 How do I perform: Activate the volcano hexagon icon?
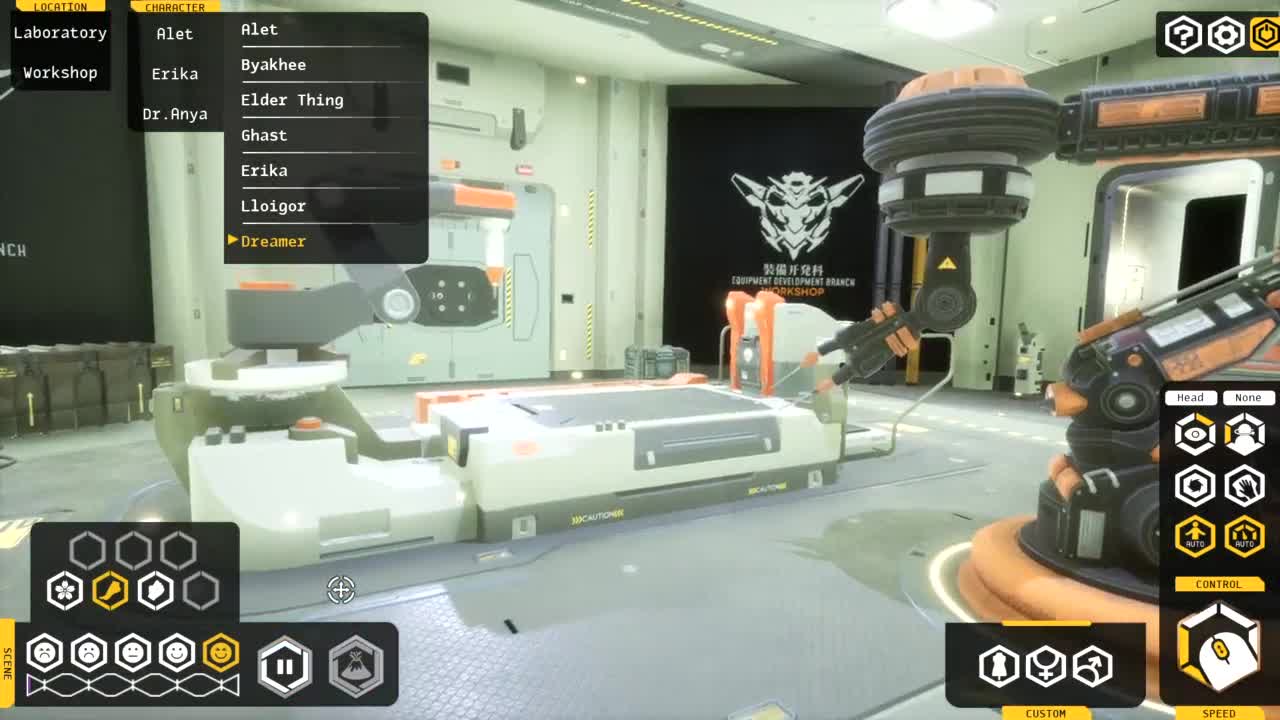[x=356, y=665]
